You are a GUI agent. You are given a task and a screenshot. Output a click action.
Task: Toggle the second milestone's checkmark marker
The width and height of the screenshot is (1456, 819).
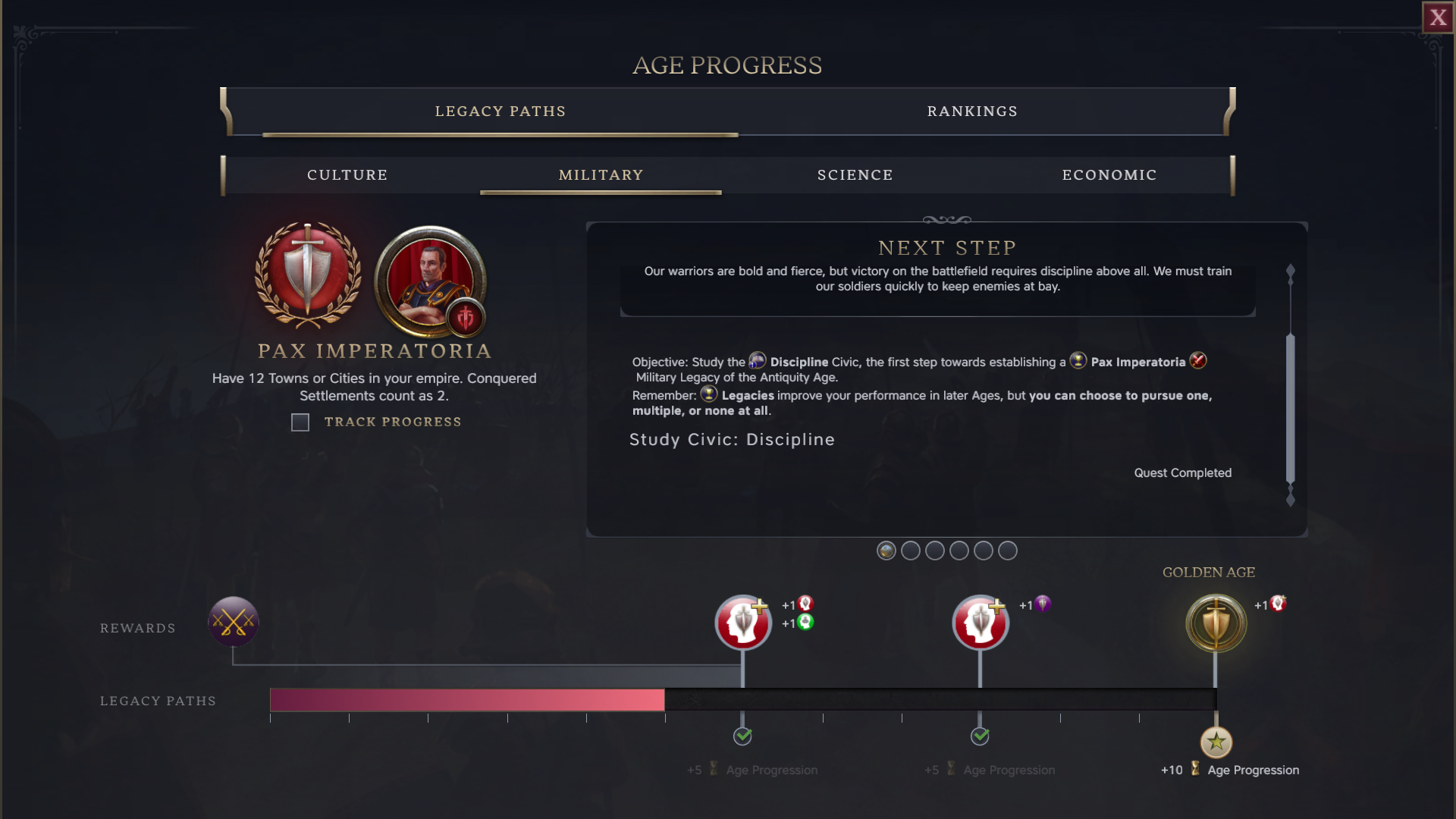[x=980, y=735]
